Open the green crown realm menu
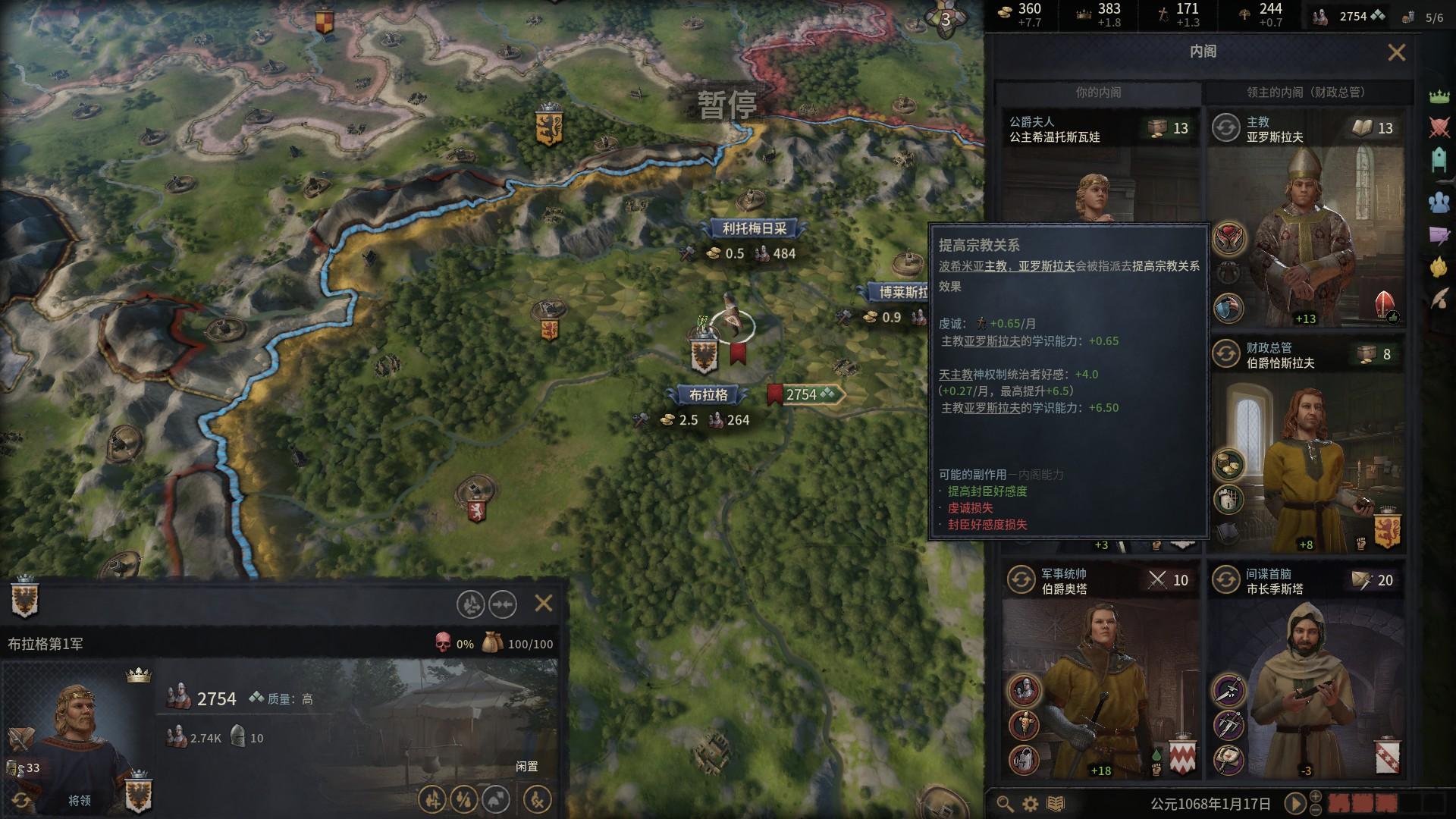 coord(1439,96)
